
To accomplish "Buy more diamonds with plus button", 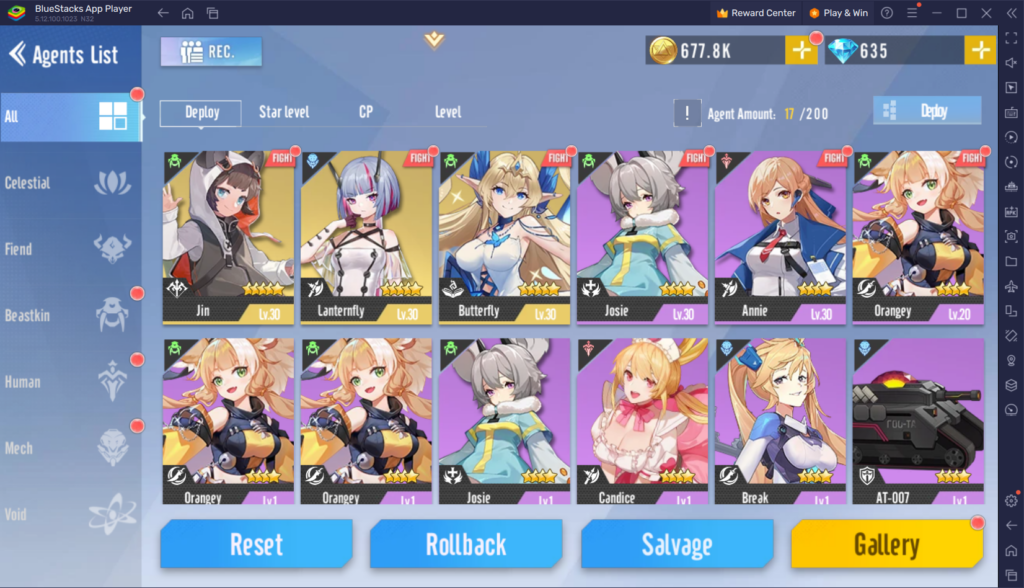I will pyautogui.click(x=979, y=51).
